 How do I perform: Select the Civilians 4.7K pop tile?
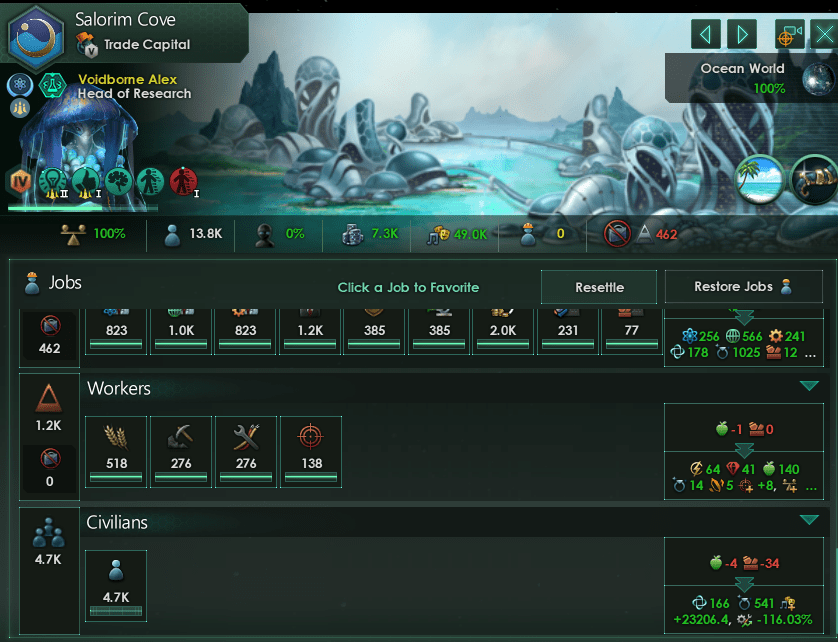116,585
